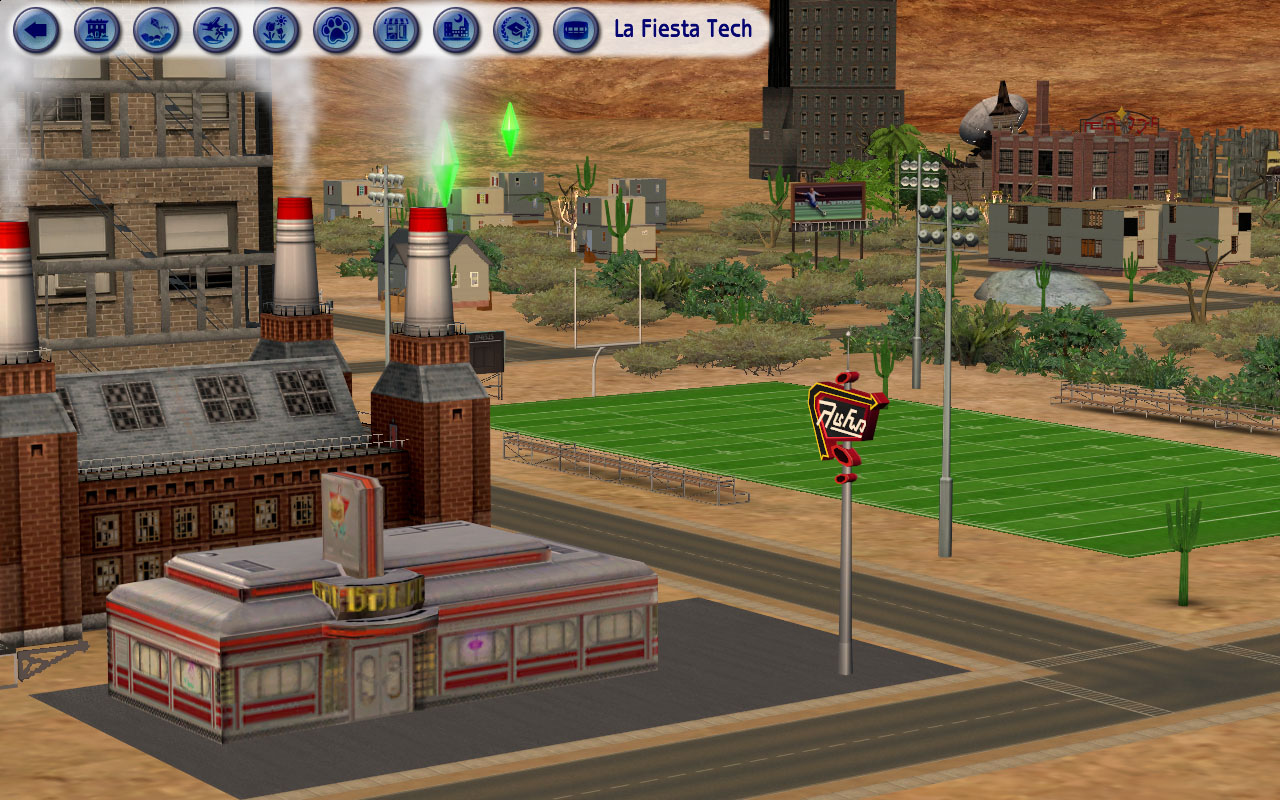Choose the flower and sun decorations icon
This screenshot has height=800, width=1280.
(x=277, y=30)
